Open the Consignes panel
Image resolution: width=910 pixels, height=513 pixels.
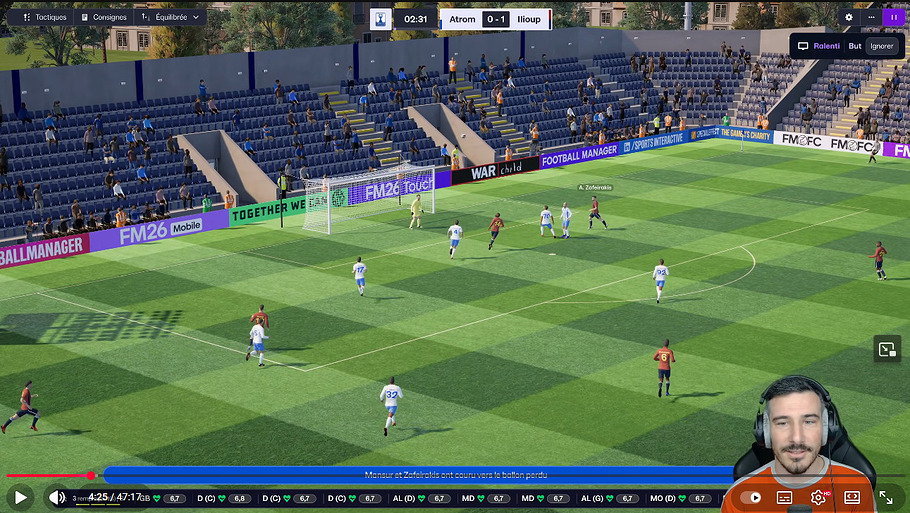pos(105,17)
